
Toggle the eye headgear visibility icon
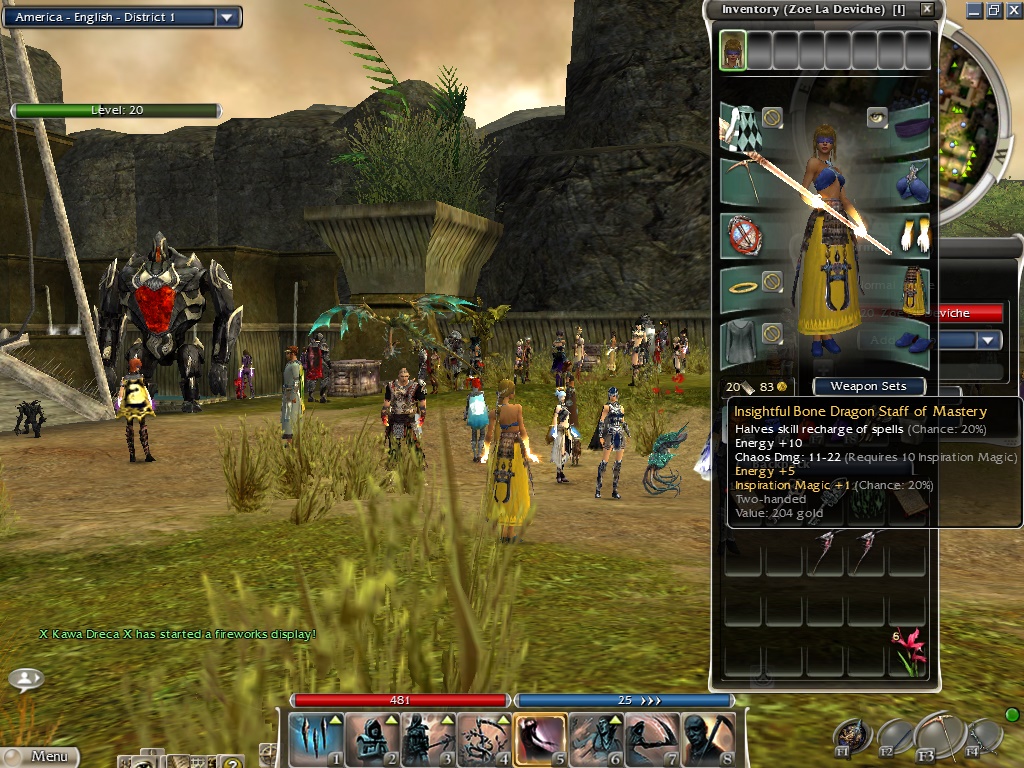[x=877, y=117]
